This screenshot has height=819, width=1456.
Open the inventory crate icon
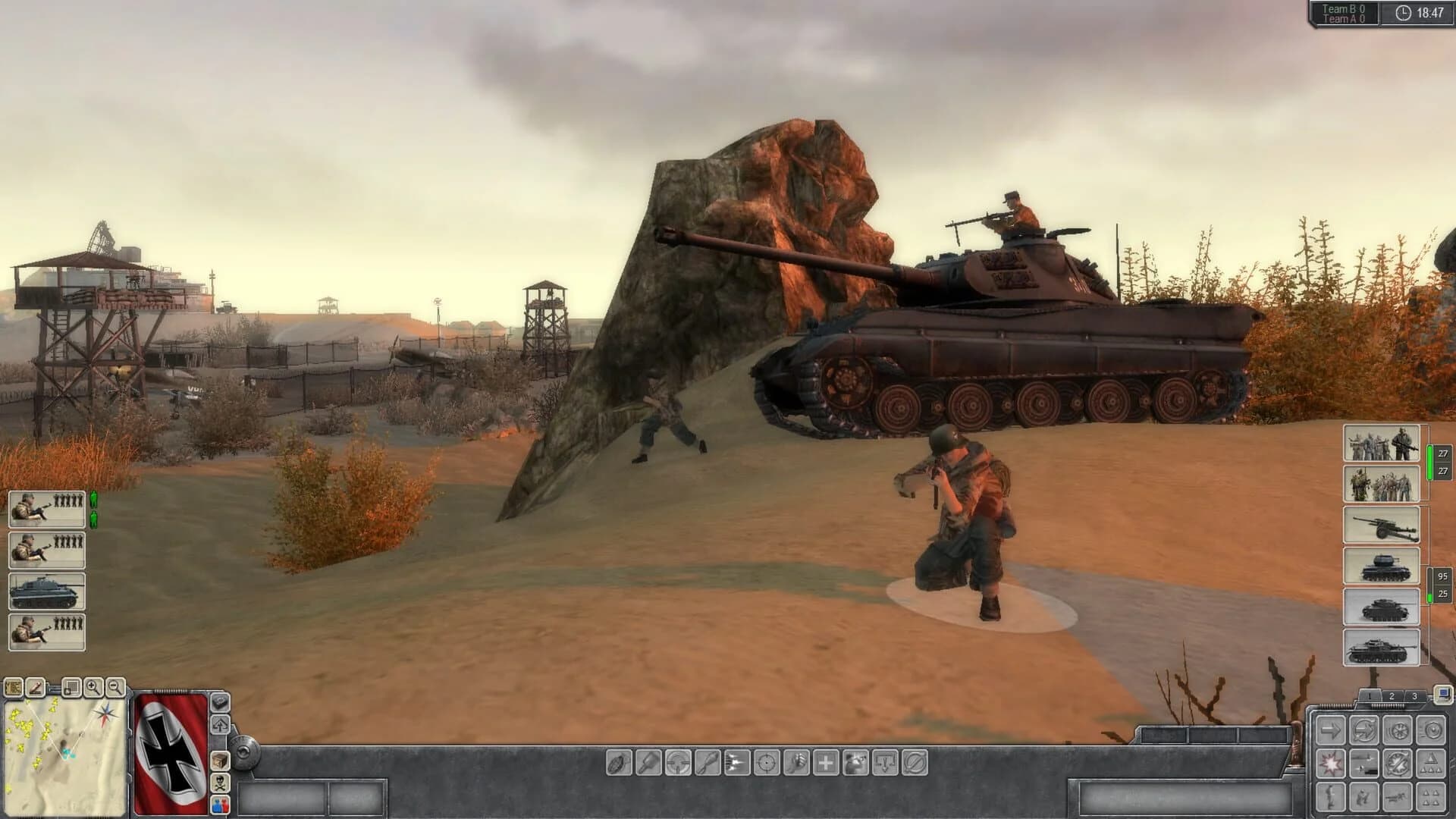click(221, 761)
